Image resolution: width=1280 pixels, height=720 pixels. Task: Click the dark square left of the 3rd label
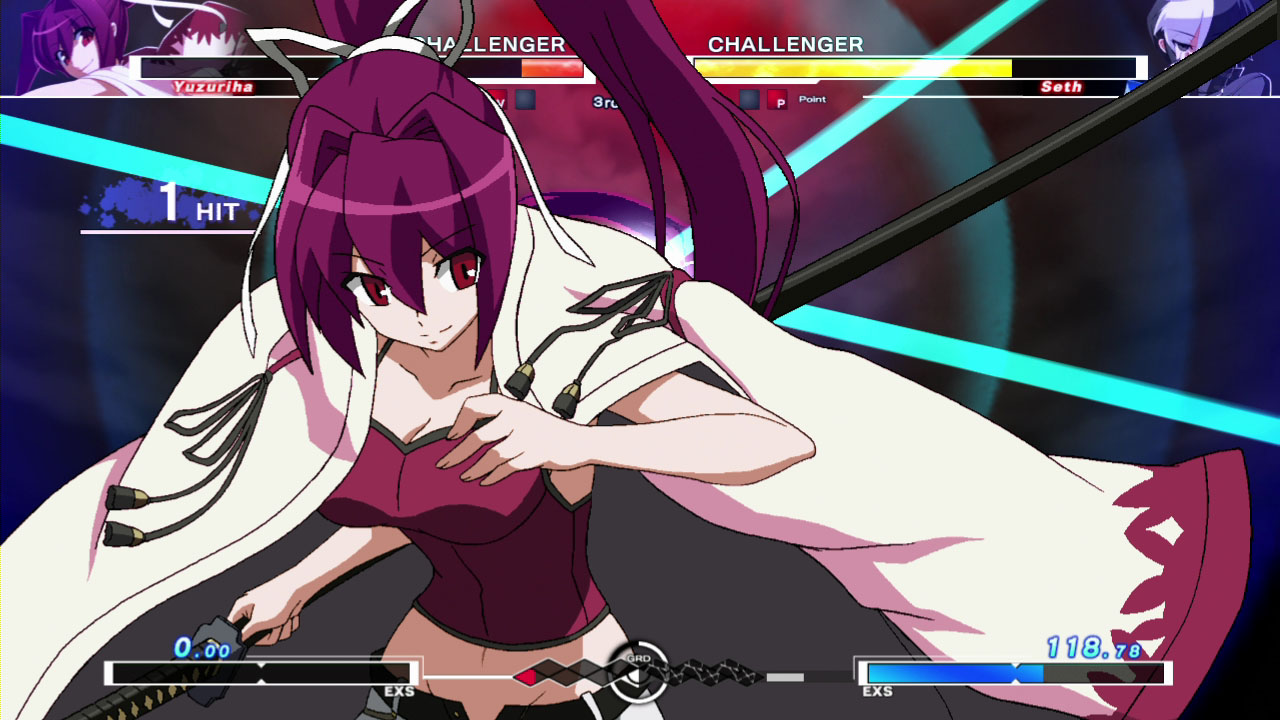coord(526,98)
